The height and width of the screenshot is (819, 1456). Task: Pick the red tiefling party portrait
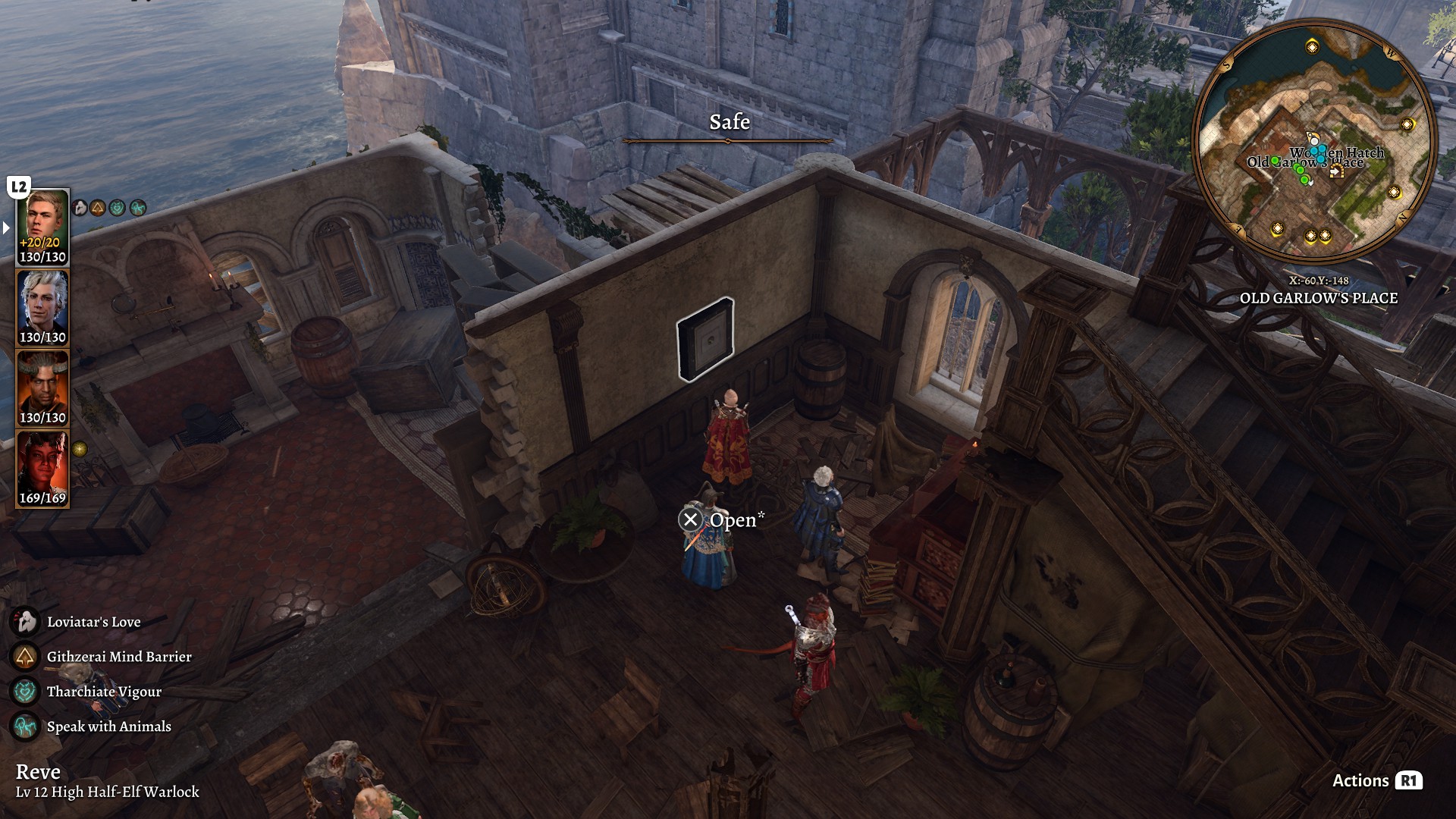(x=42, y=468)
